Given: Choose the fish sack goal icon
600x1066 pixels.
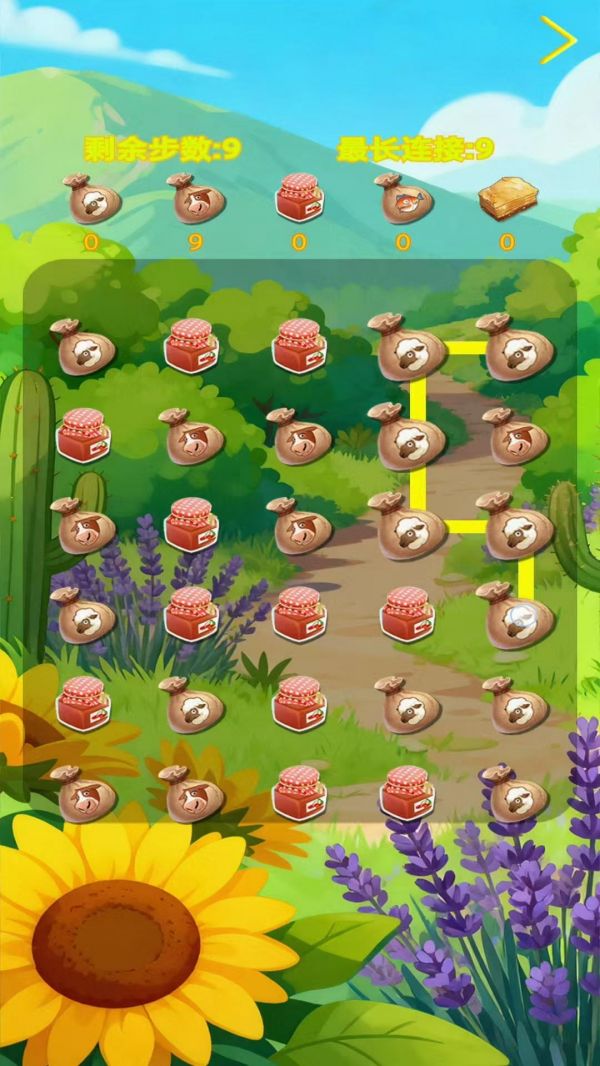Looking at the screenshot, I should 402,198.
